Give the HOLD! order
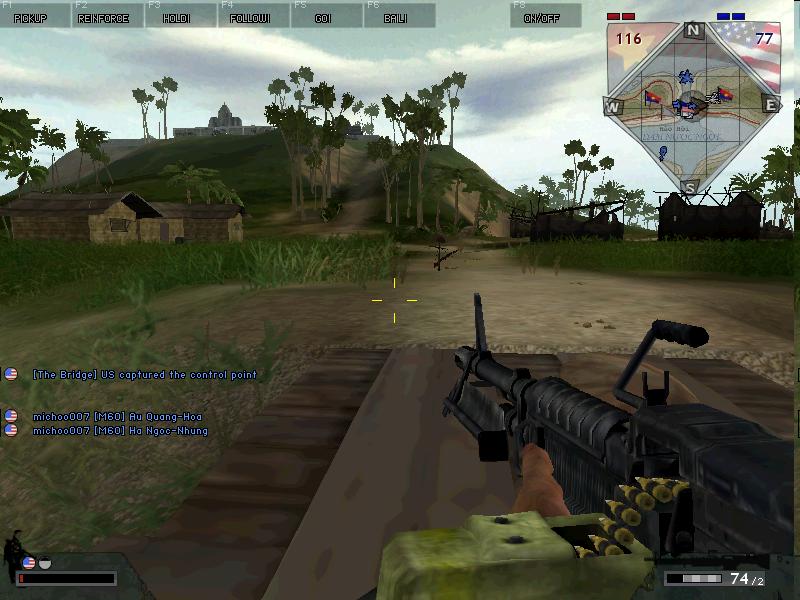 (x=181, y=15)
